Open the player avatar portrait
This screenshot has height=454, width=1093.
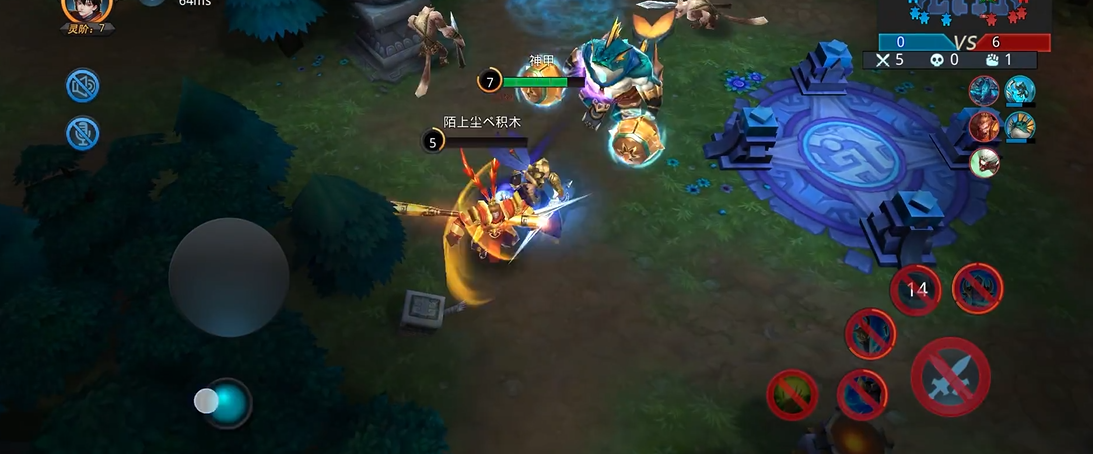pos(87,9)
